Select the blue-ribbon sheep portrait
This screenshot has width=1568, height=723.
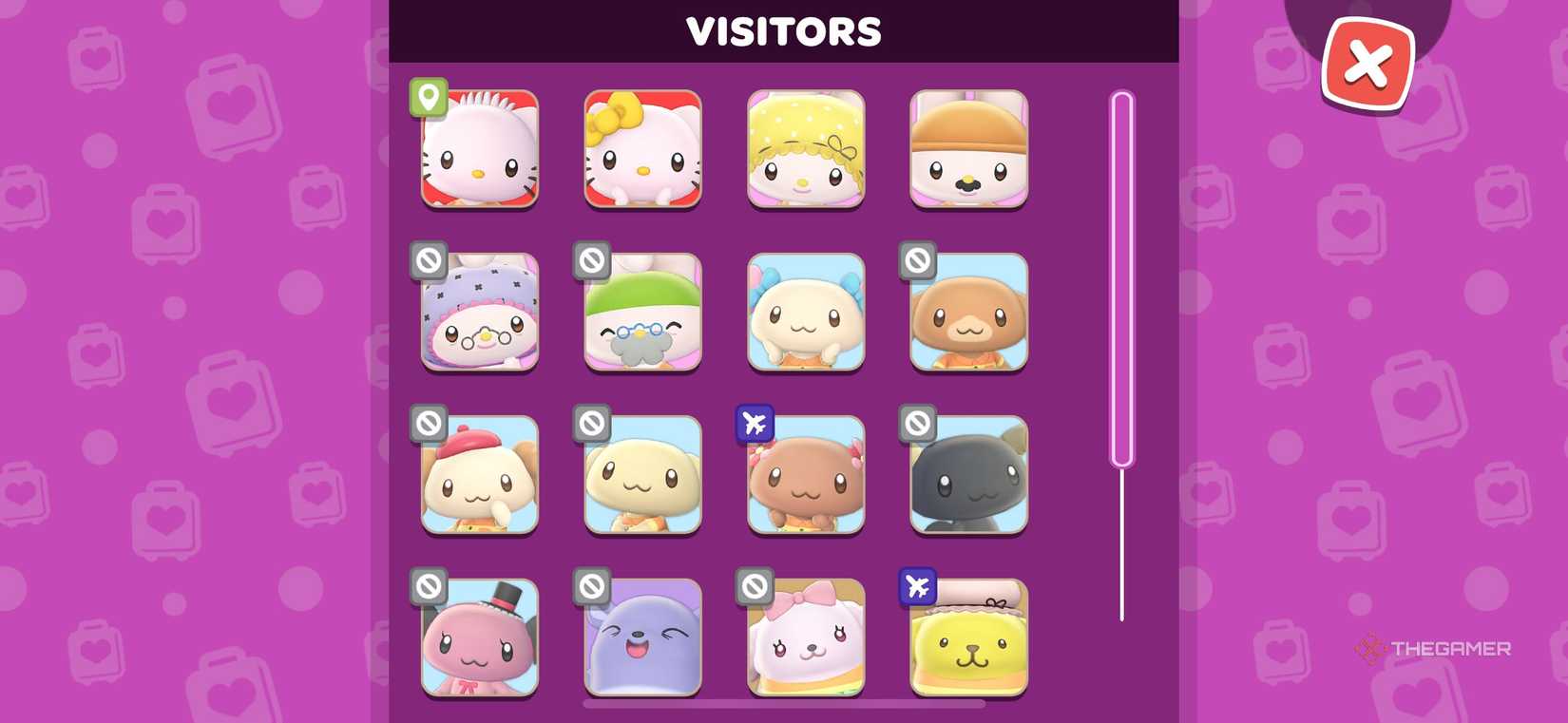click(x=806, y=314)
